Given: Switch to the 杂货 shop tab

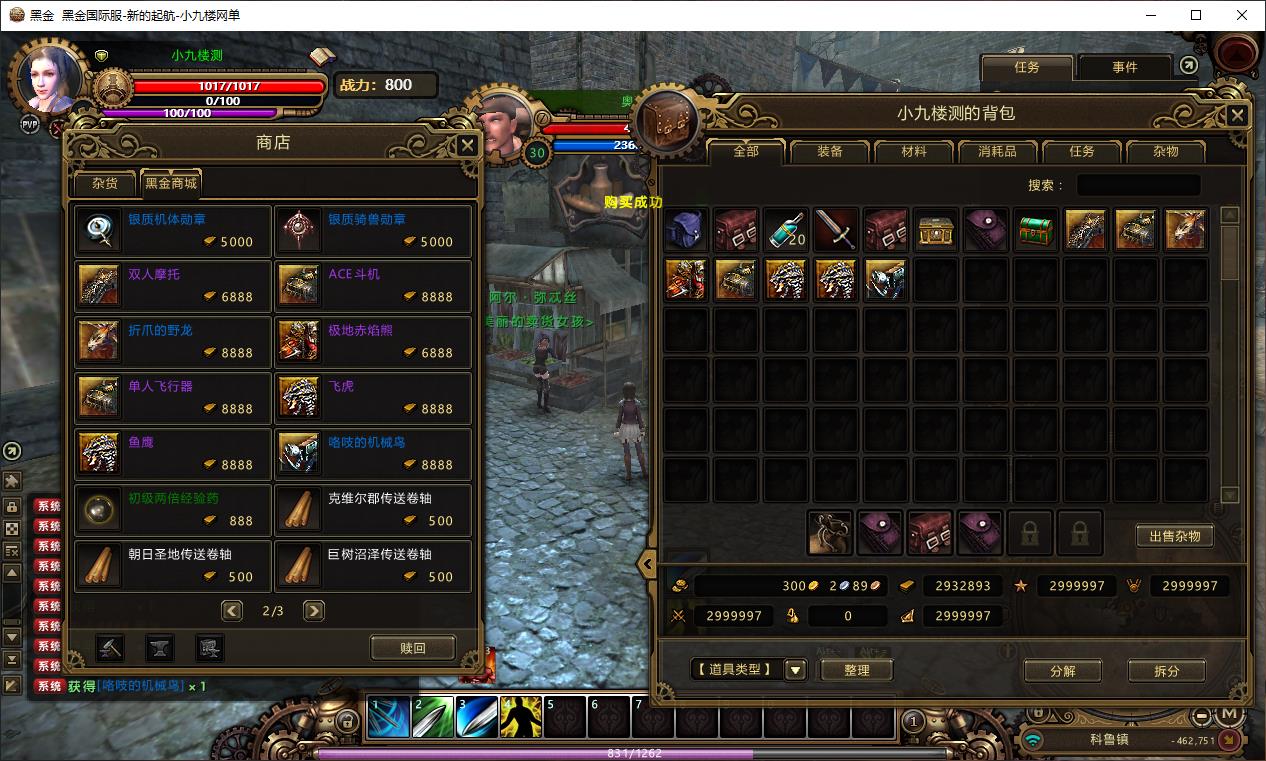Looking at the screenshot, I should click(105, 183).
